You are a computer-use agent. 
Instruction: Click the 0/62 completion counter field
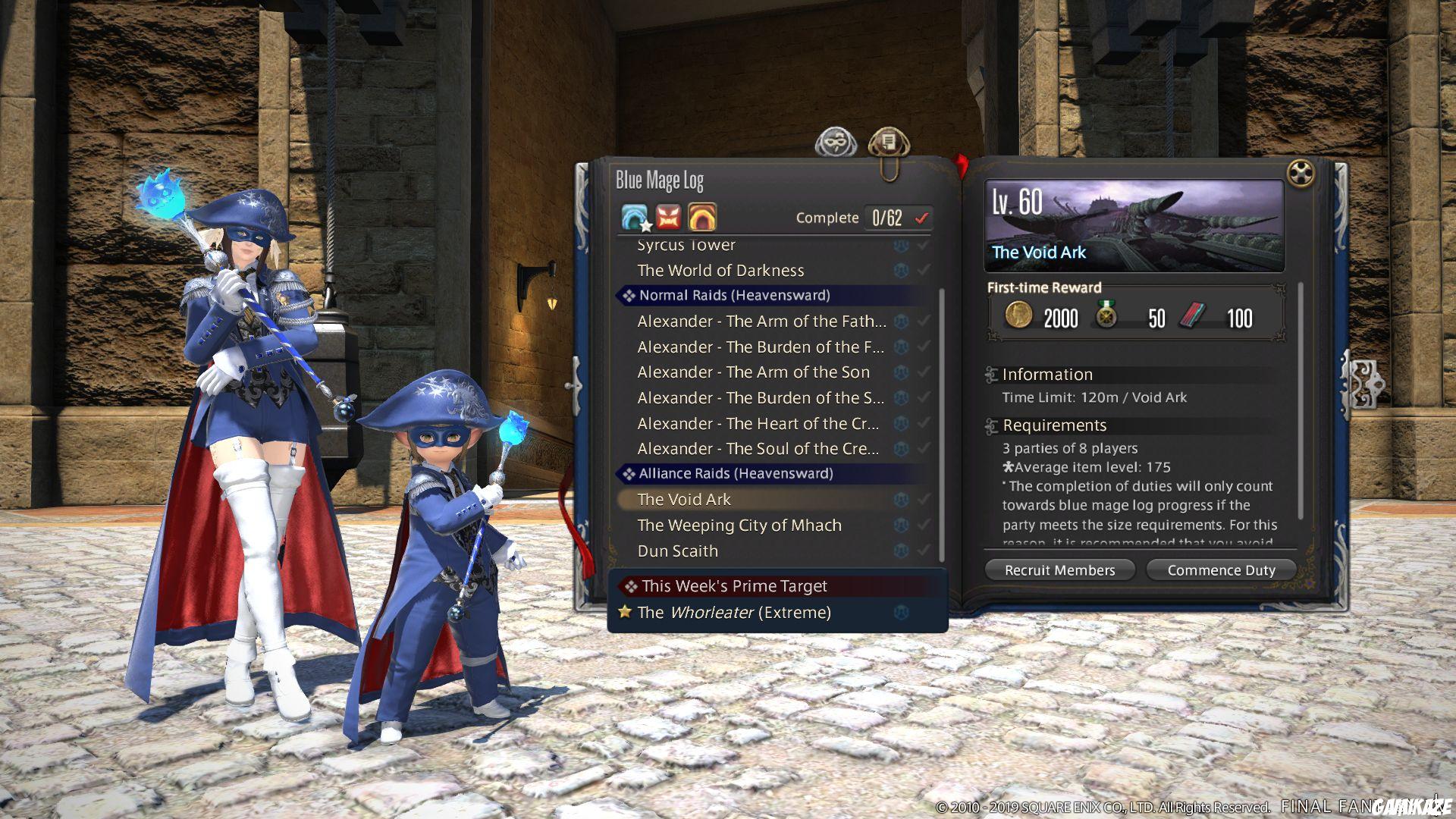point(887,217)
